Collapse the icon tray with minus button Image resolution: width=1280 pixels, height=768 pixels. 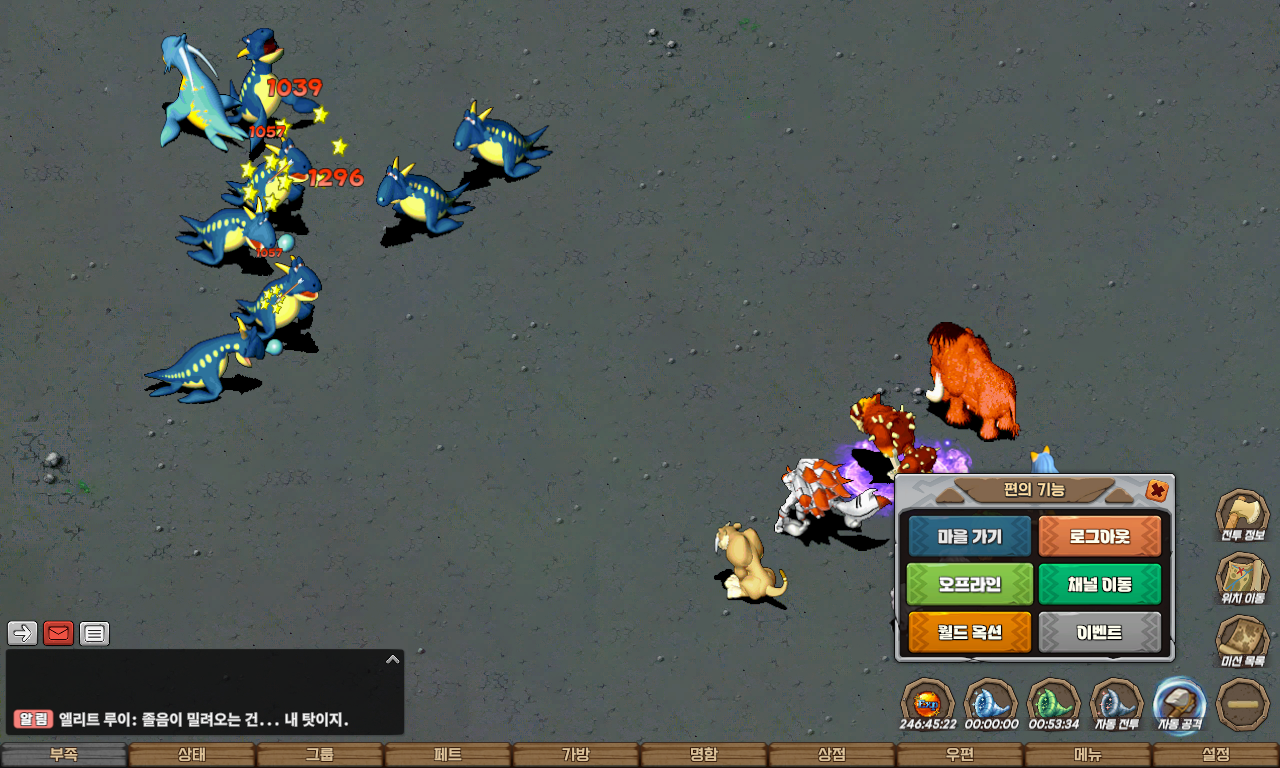(x=1243, y=704)
